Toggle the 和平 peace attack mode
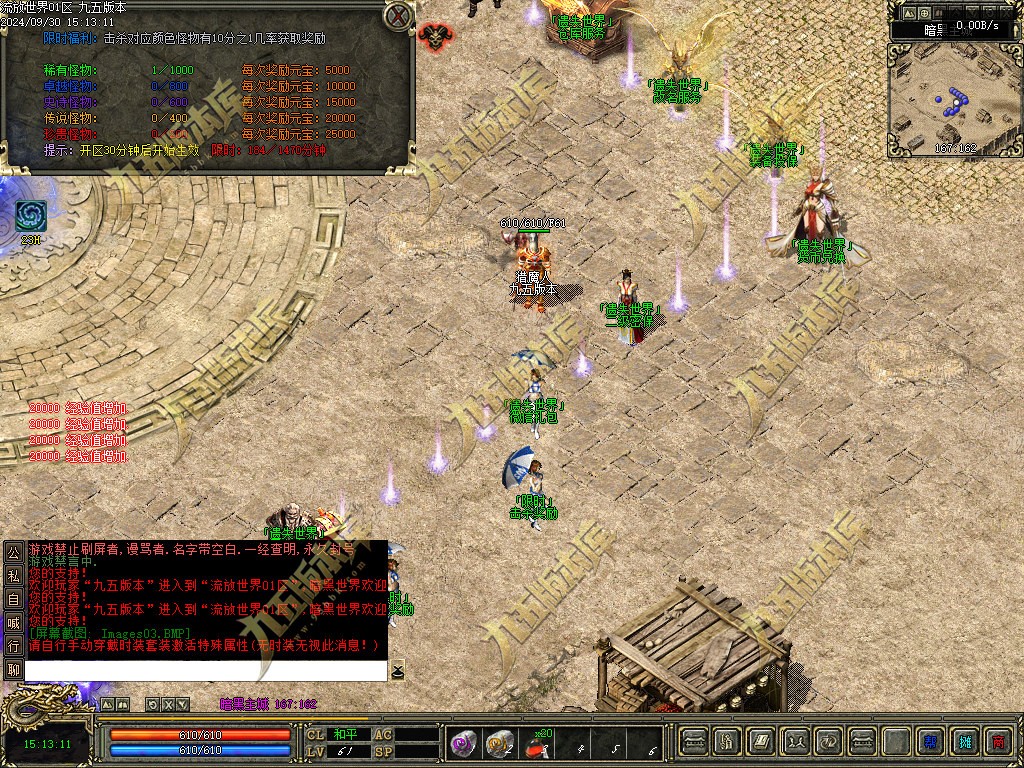1024x768 pixels. [x=345, y=734]
